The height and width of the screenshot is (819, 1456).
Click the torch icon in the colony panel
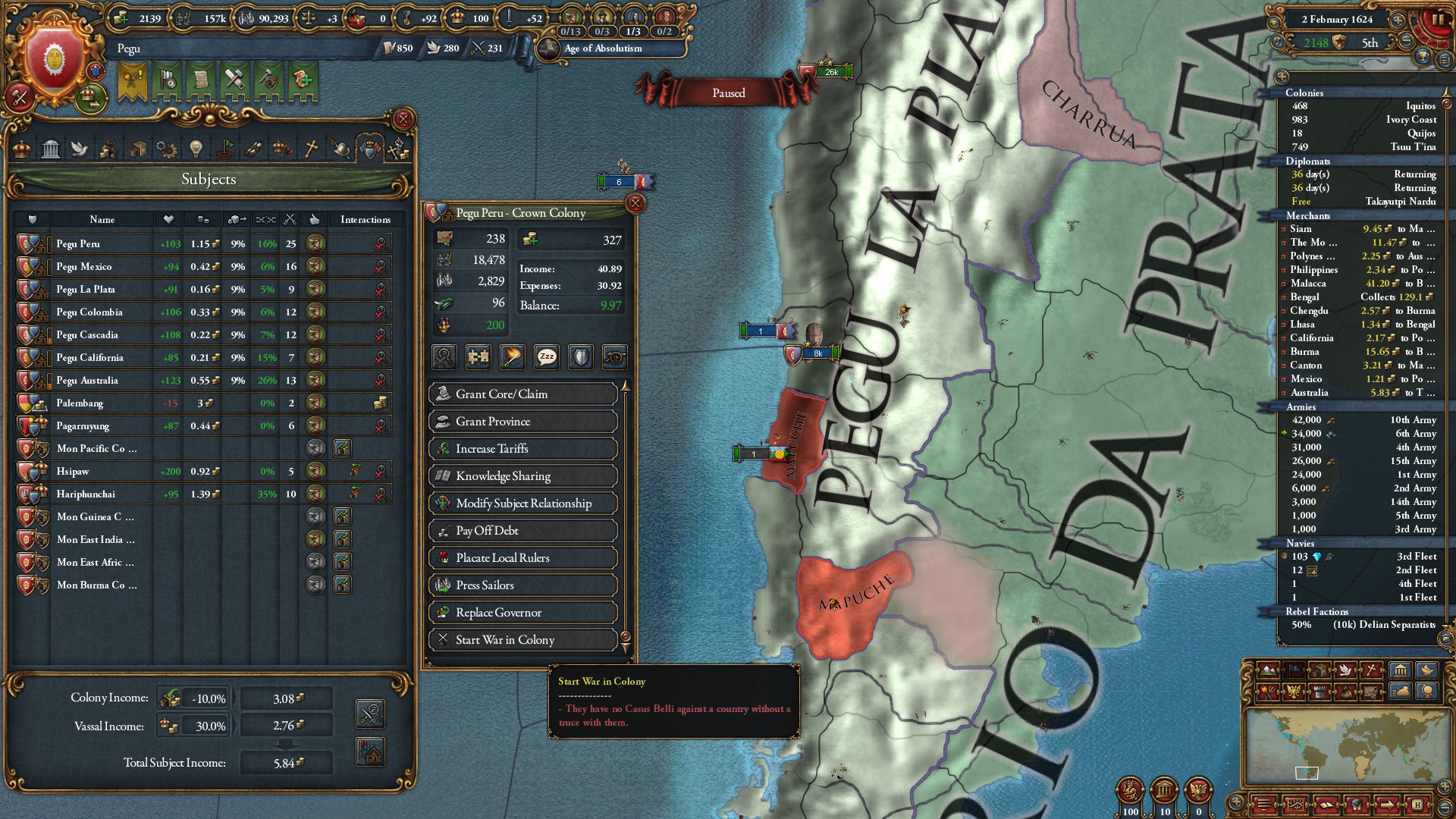point(512,358)
